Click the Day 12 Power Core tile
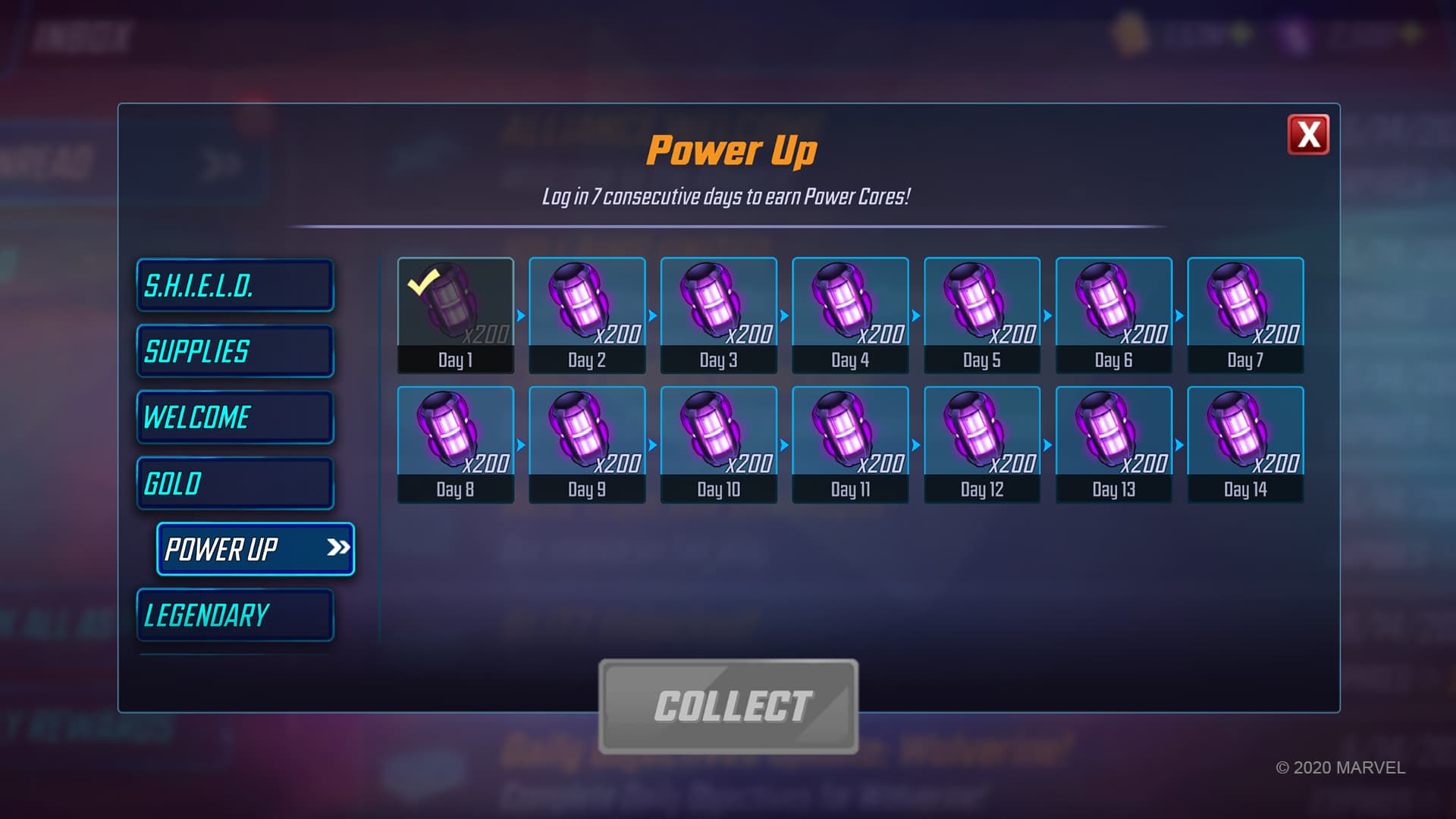Screen dimensions: 1456x819 coord(982,444)
